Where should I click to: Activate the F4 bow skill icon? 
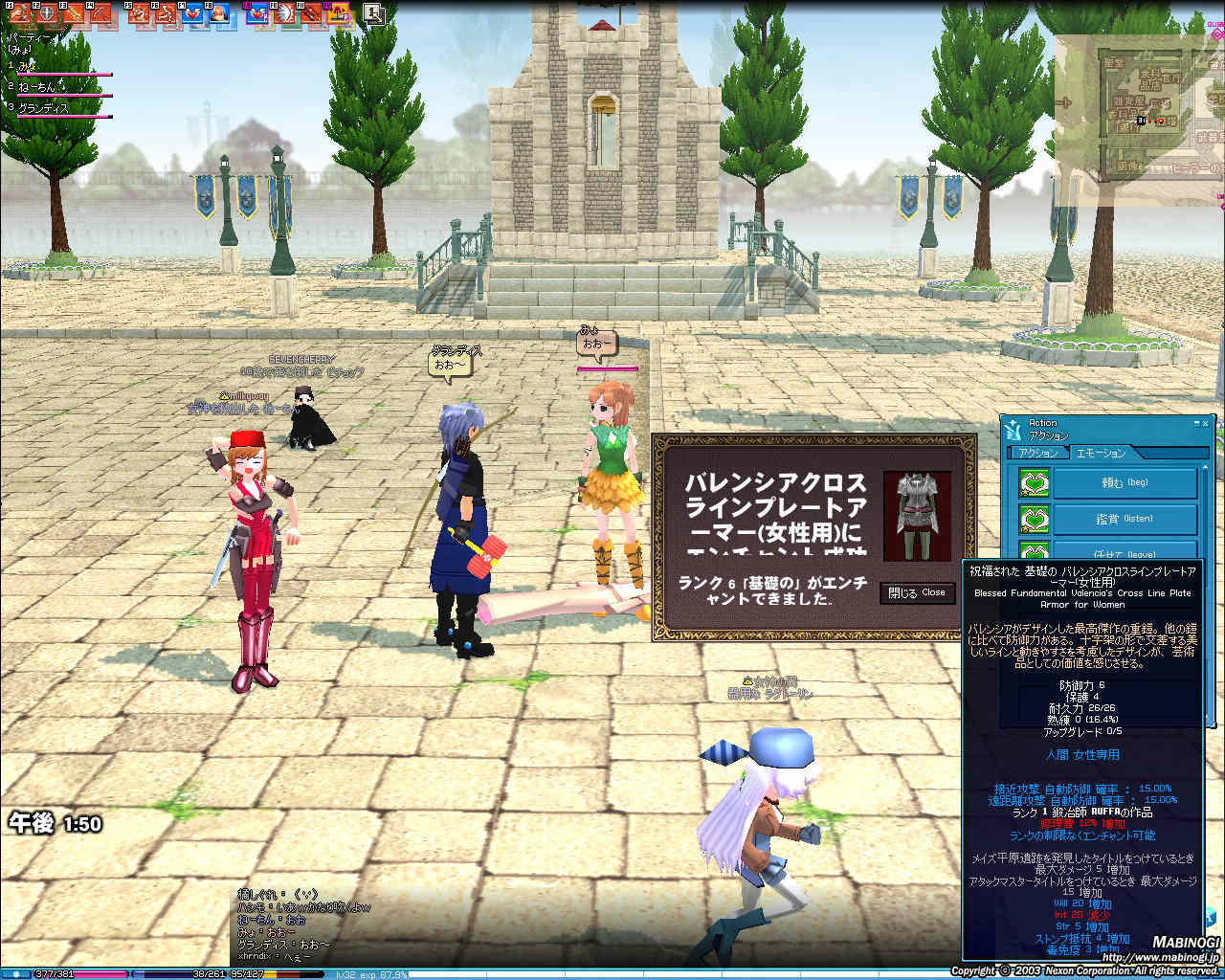(x=100, y=13)
